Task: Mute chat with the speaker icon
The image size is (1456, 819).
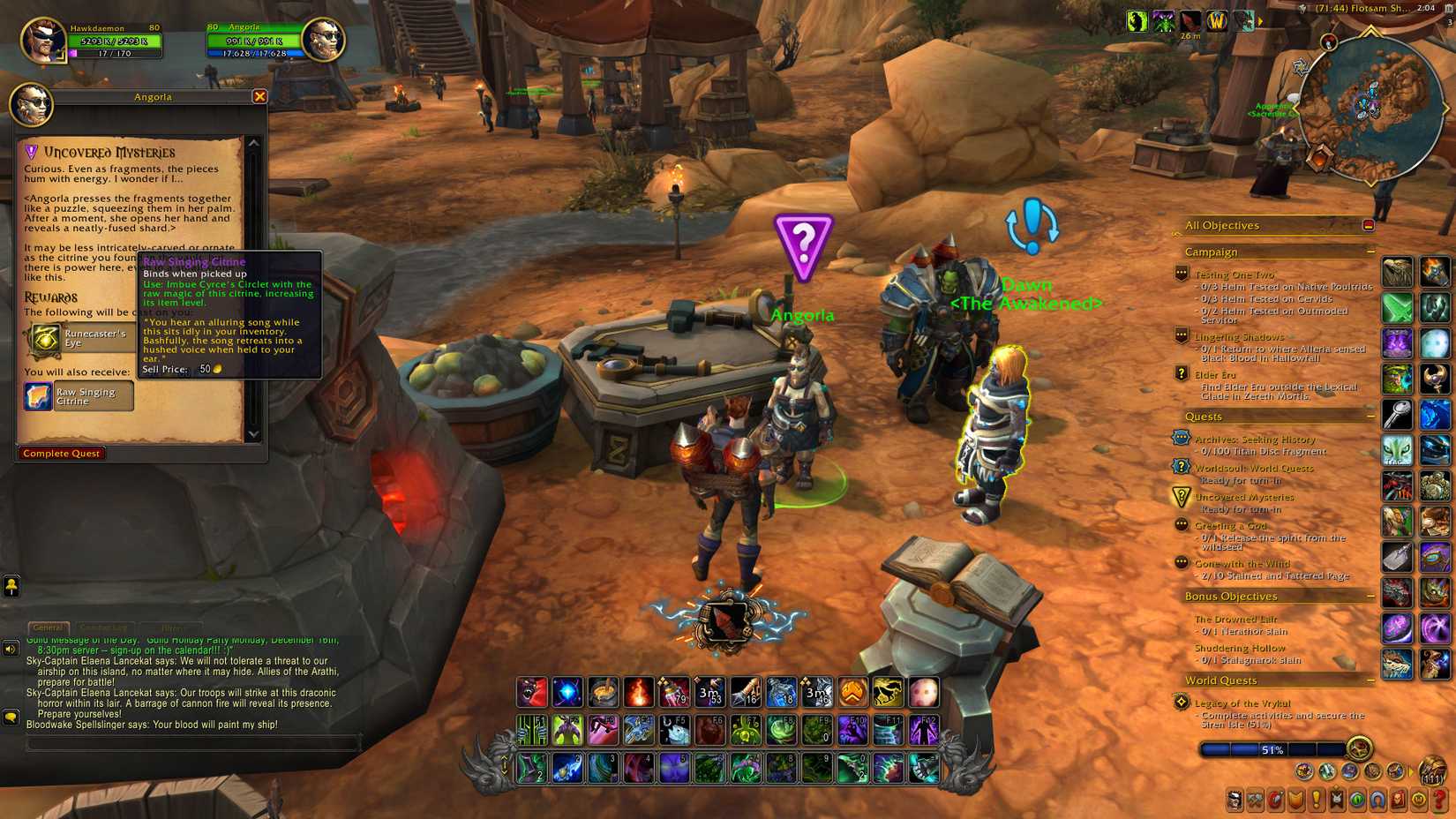Action: (10, 650)
